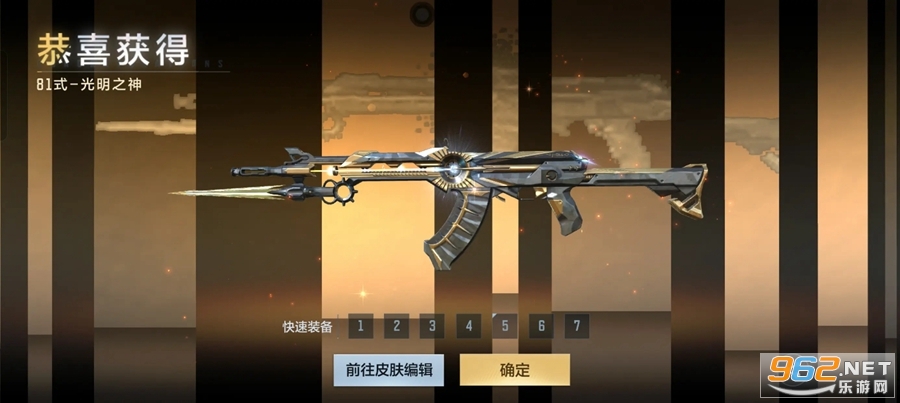Choose quick equip slot 2
This screenshot has width=900, height=403.
396,326
